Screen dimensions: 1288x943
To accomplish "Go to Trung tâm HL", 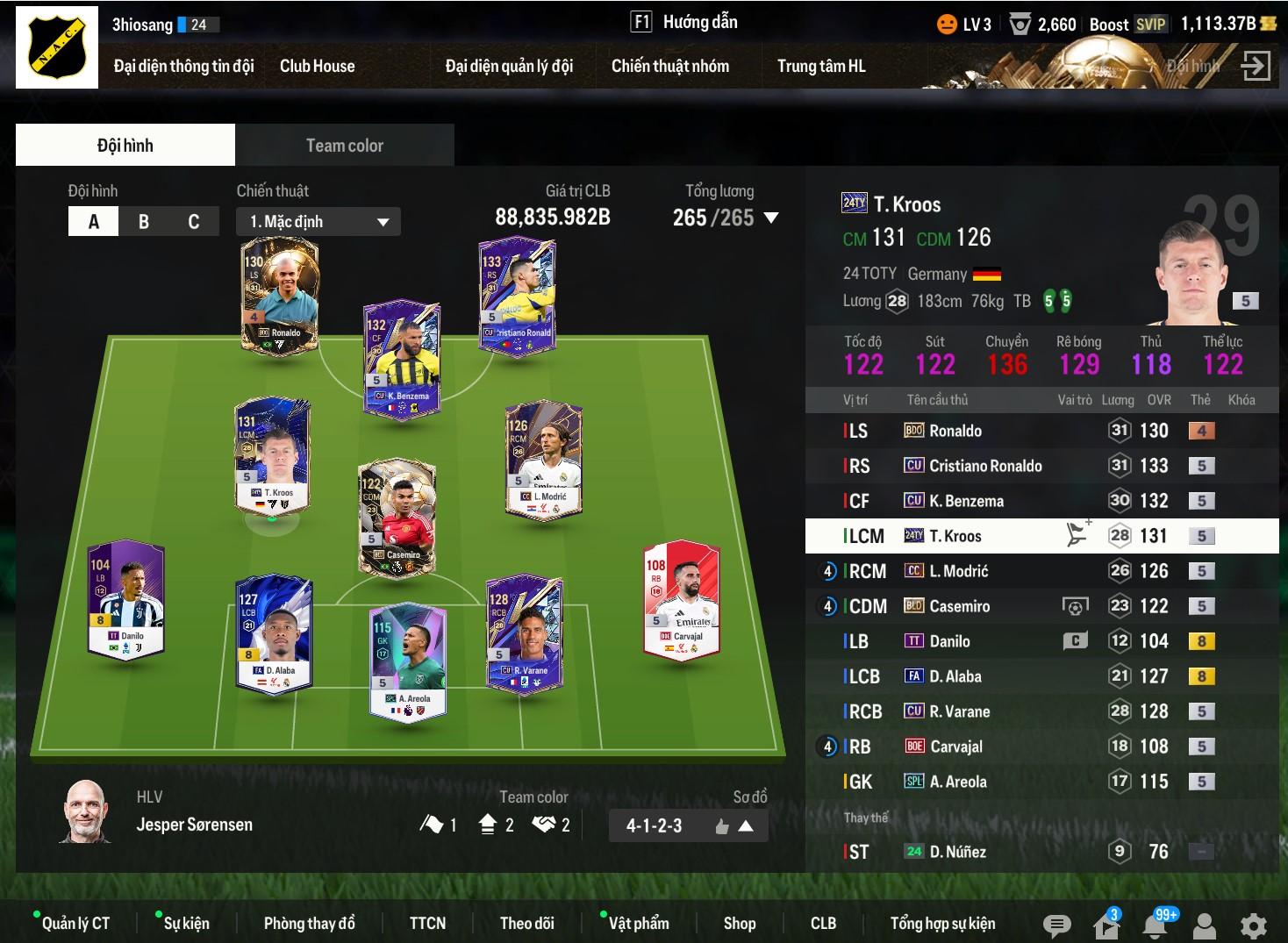I will pyautogui.click(x=820, y=66).
